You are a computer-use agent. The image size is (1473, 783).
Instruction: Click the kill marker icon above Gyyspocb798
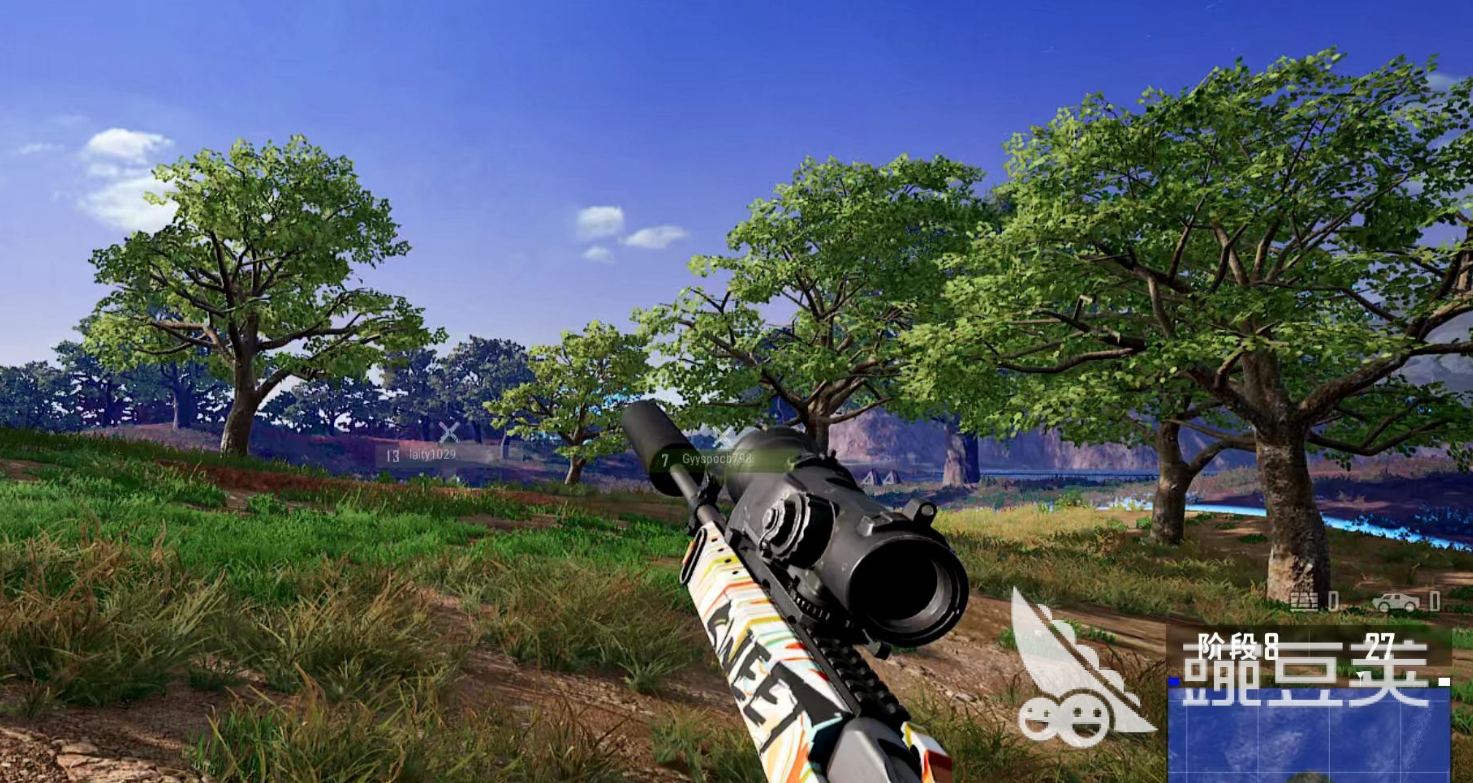tap(722, 437)
